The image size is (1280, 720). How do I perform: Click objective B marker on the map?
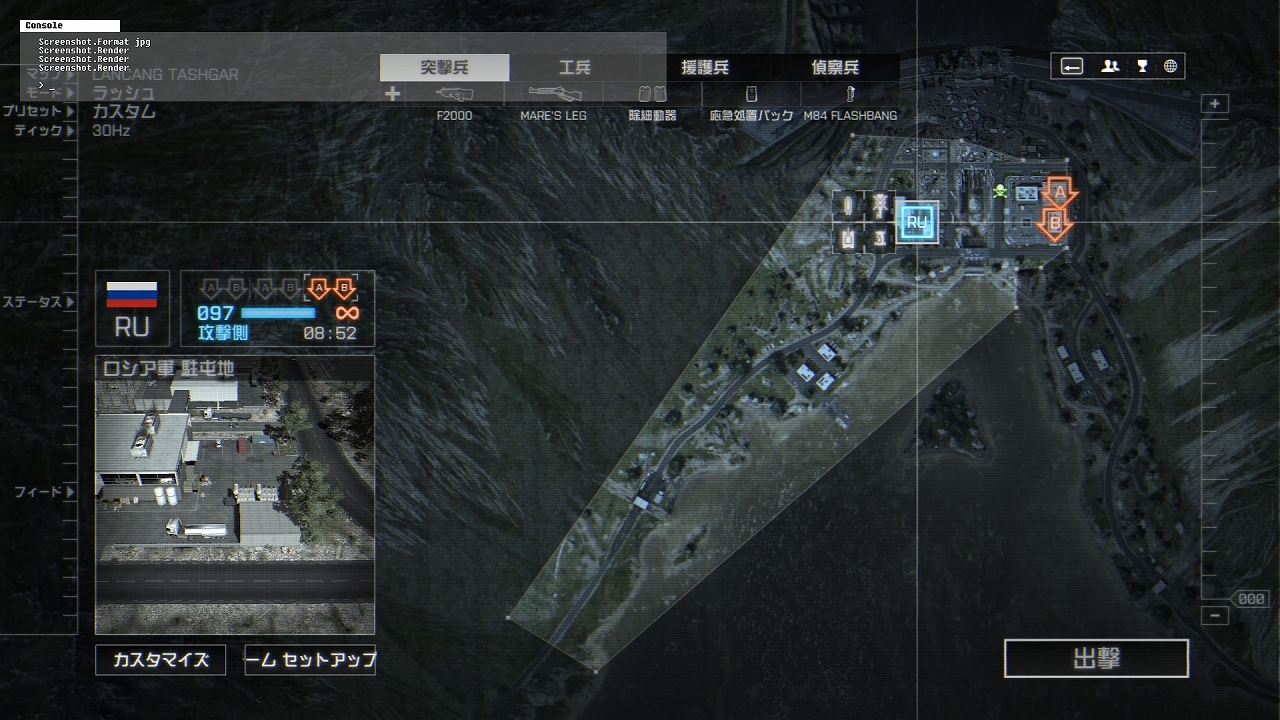click(1054, 224)
